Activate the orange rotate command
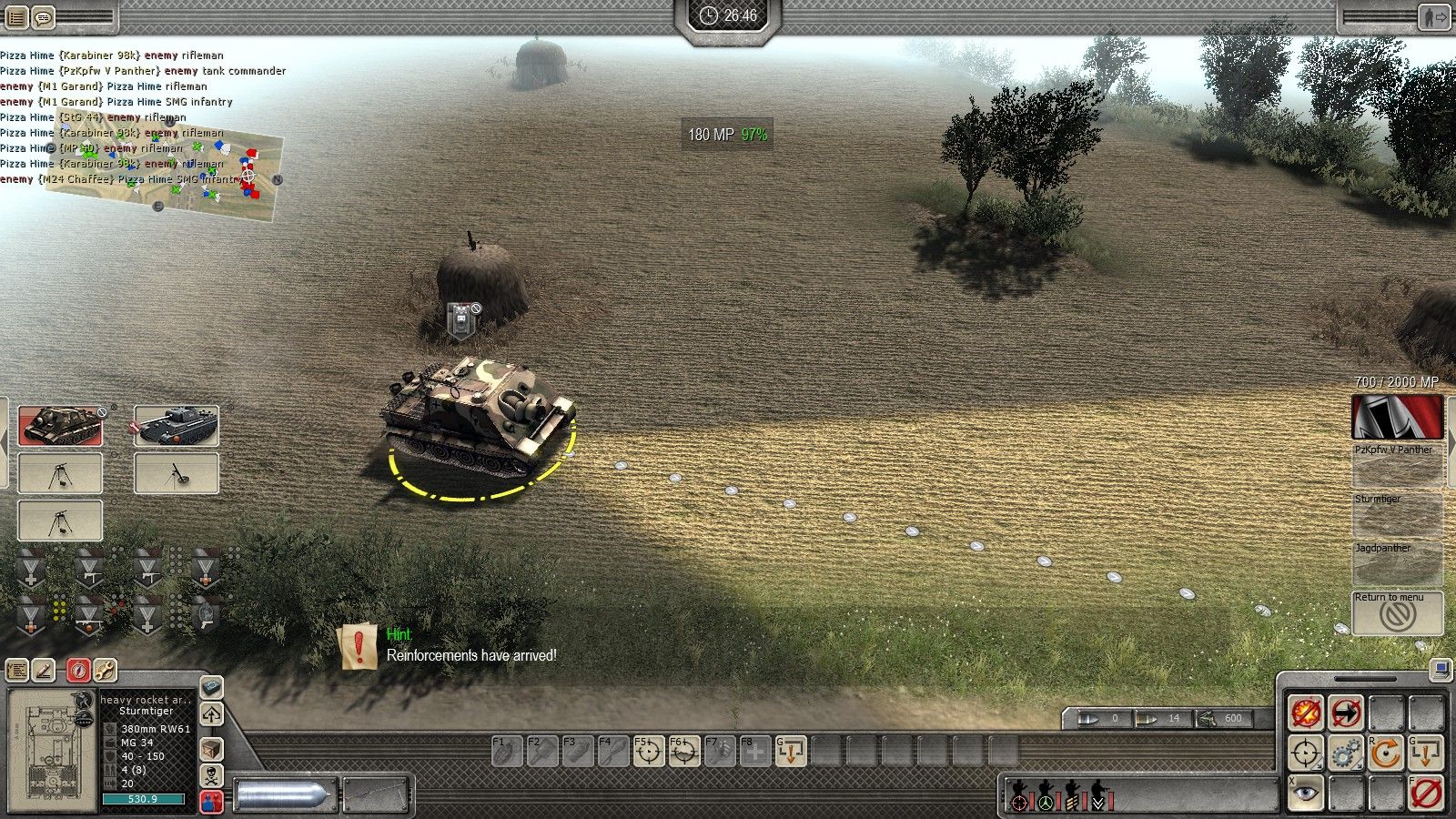 [x=1386, y=753]
